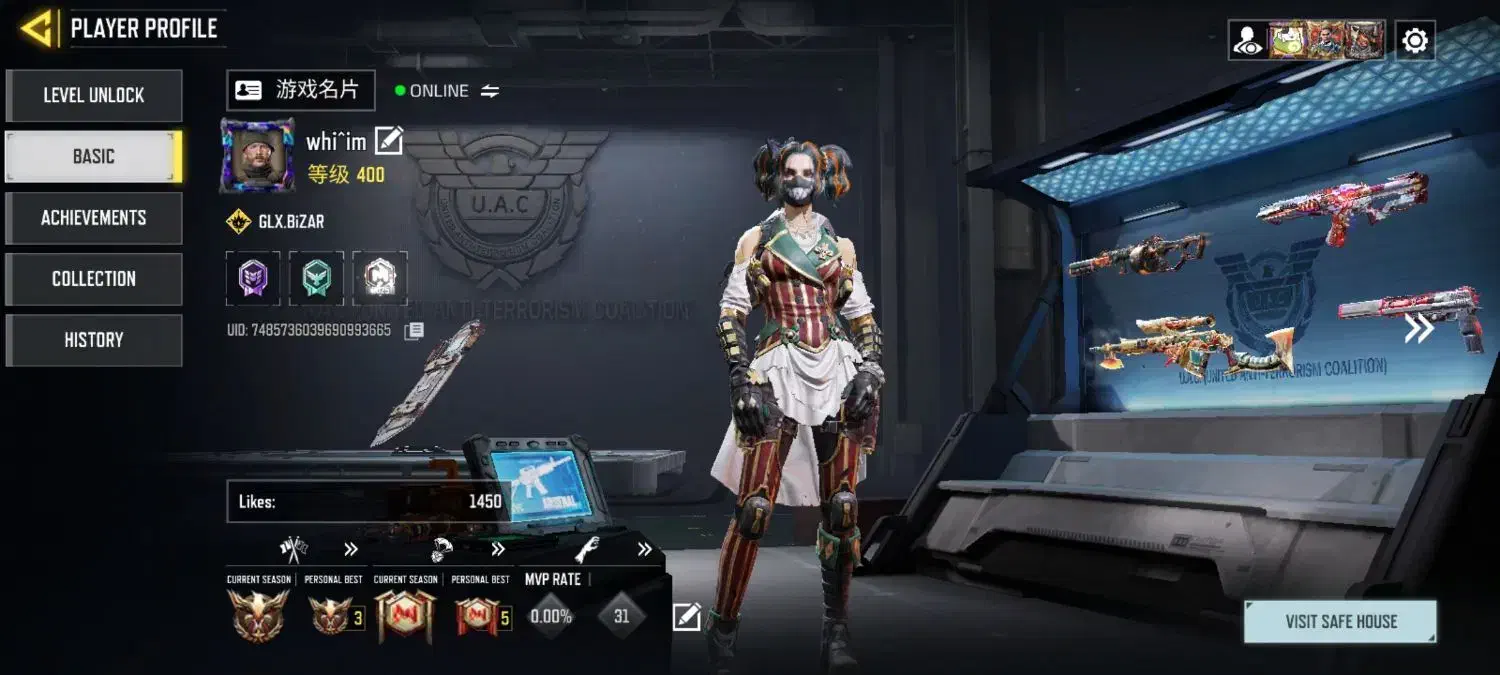
Task: Edit the MVP rate stats display
Action: [x=686, y=617]
